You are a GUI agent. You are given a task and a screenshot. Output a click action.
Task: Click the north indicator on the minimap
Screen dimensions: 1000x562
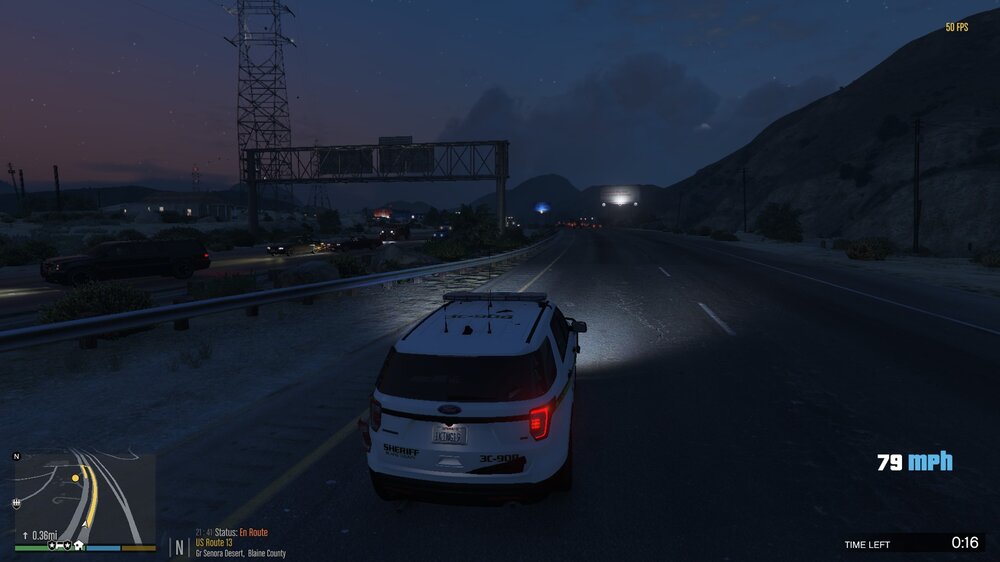16,456
